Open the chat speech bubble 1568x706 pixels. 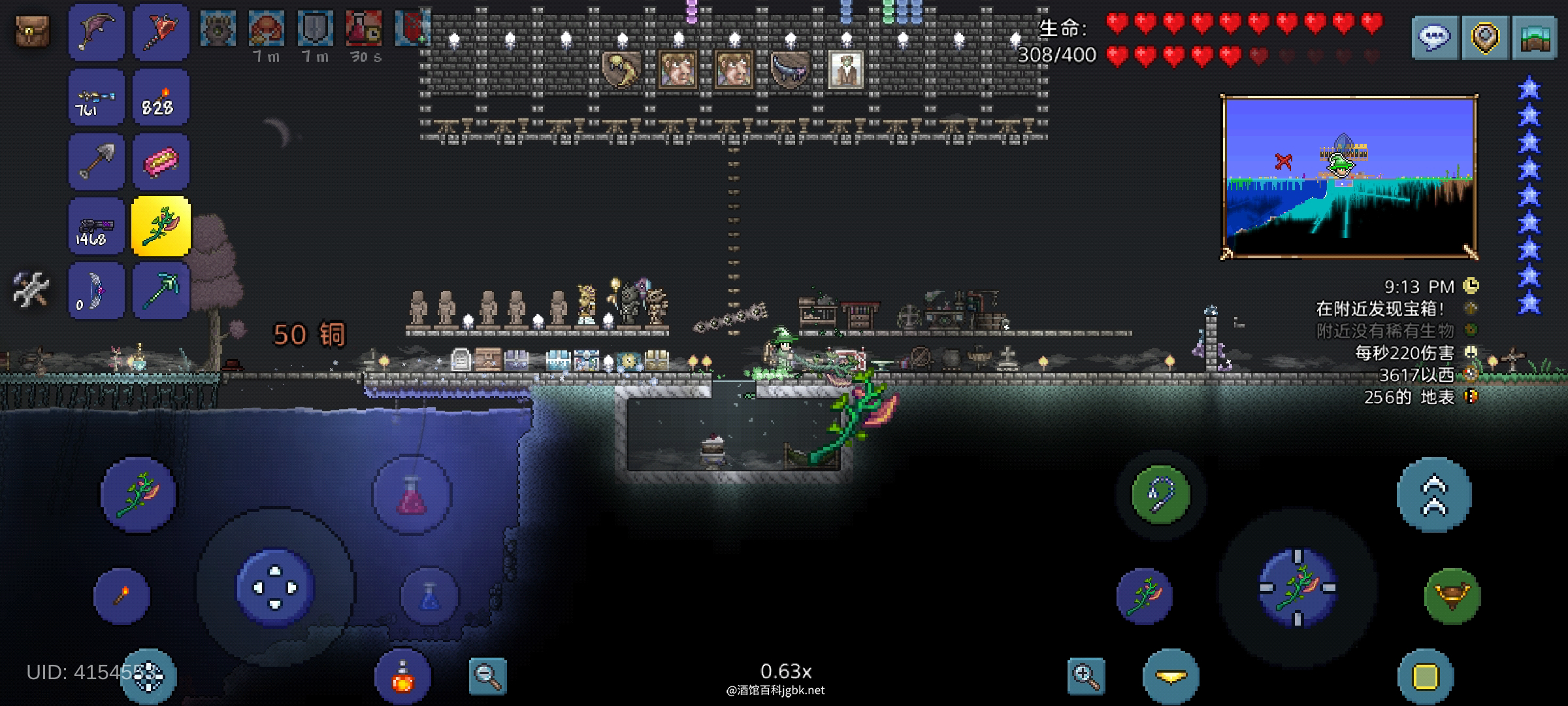pos(1434,38)
